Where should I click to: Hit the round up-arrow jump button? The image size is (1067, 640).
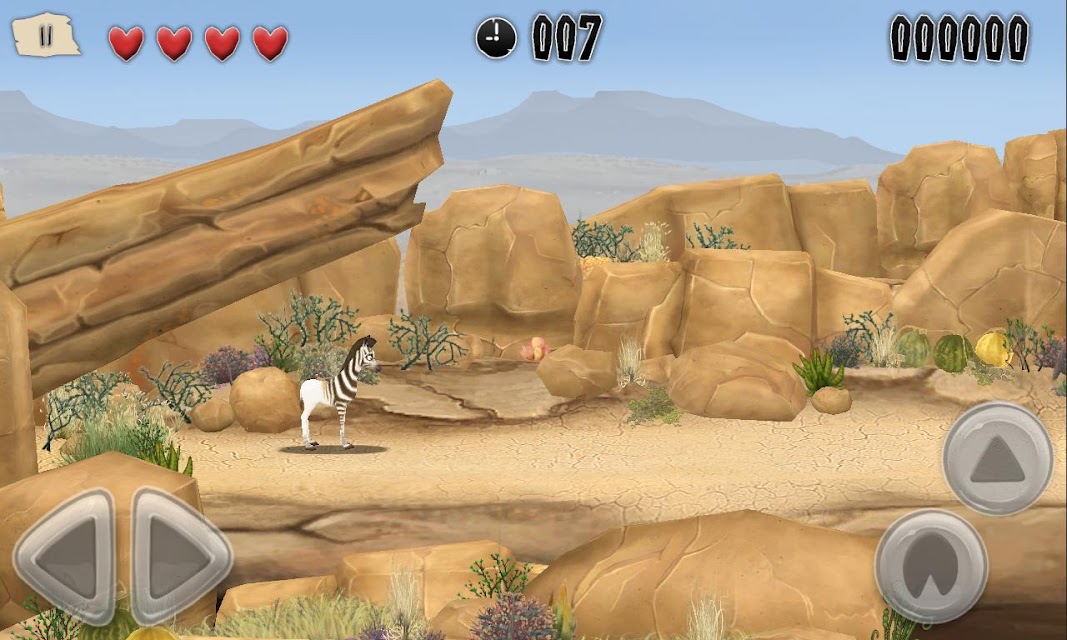coord(997,458)
